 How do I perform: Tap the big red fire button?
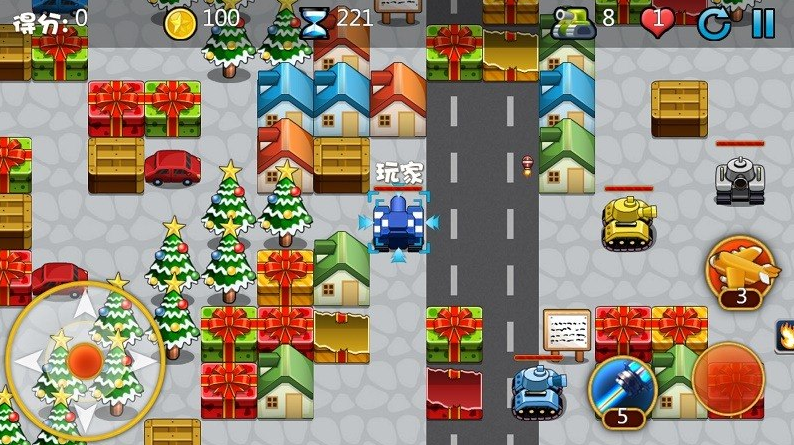[x=727, y=380]
